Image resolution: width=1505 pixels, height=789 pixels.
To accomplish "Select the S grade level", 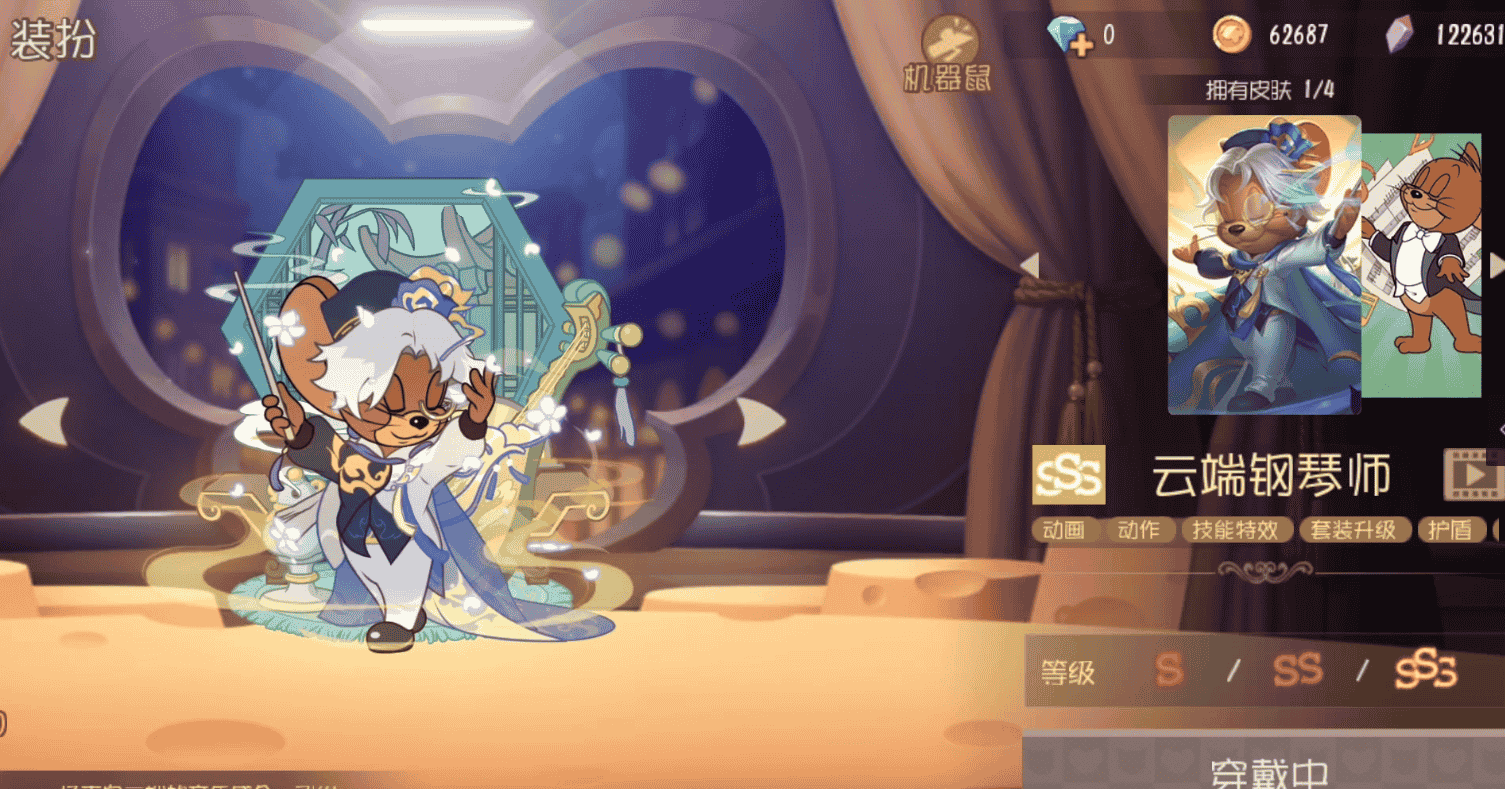I will click(x=1170, y=671).
